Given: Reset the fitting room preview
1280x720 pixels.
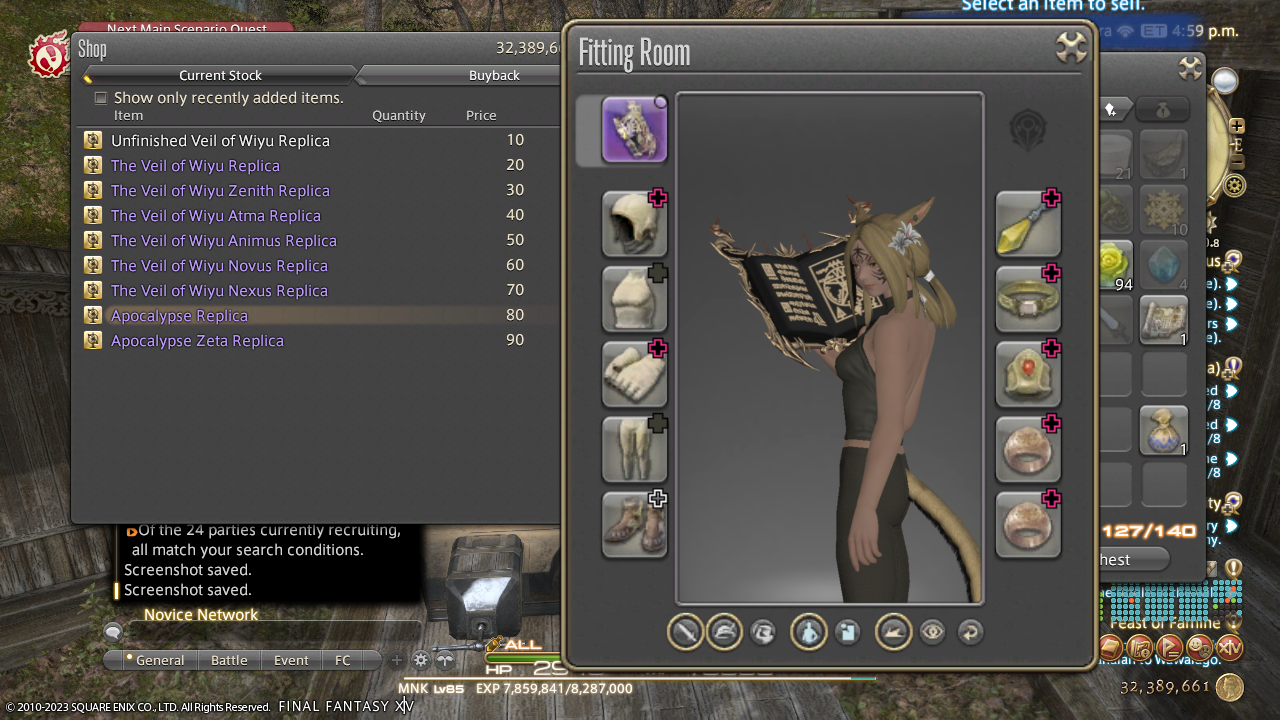Looking at the screenshot, I should 969,632.
